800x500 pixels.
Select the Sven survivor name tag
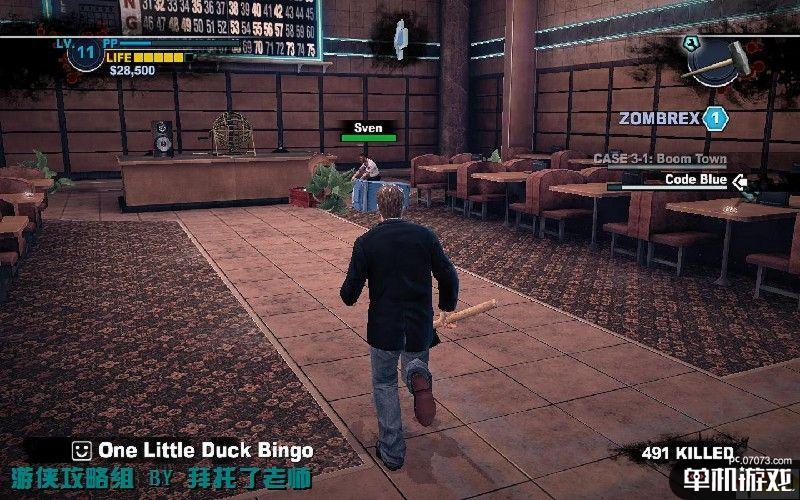pyautogui.click(x=368, y=128)
